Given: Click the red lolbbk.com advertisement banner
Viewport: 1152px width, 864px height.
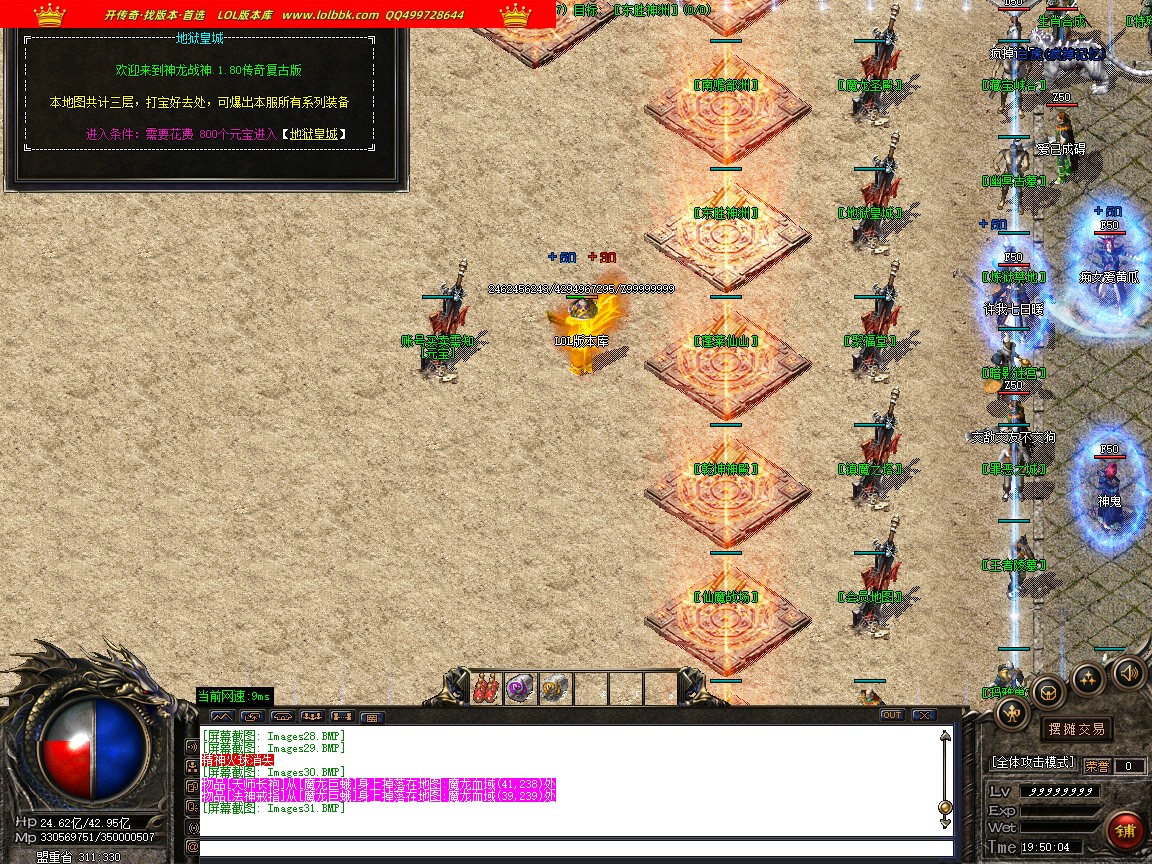Looking at the screenshot, I should [280, 14].
